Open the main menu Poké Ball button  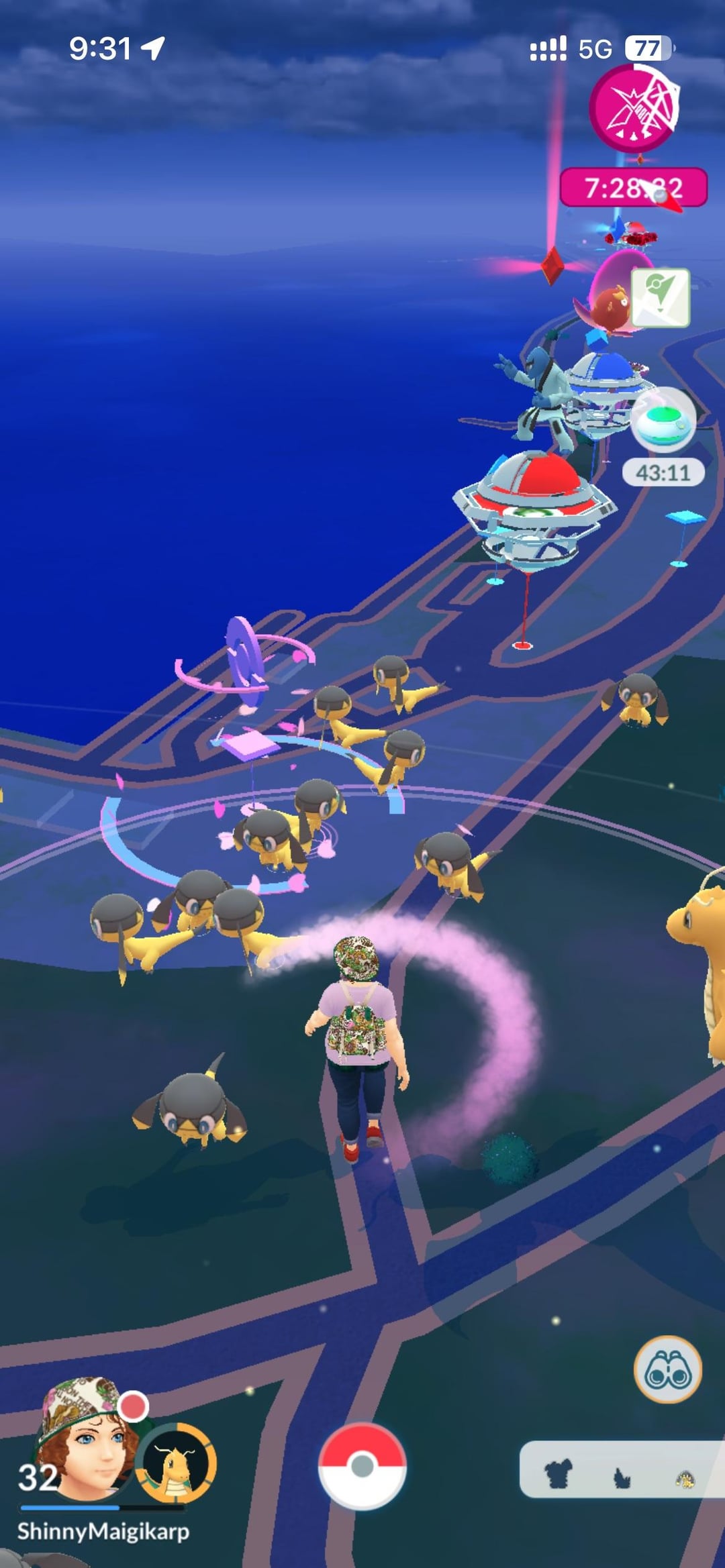pyautogui.click(x=362, y=1465)
